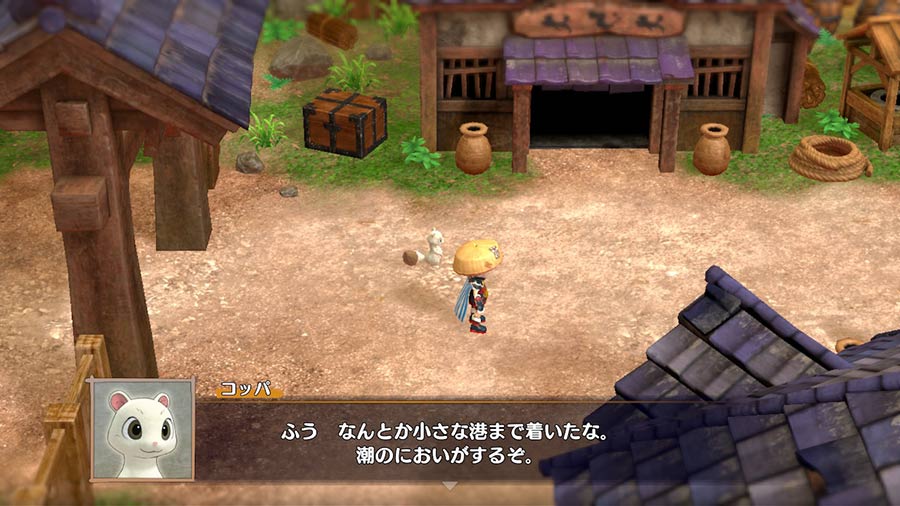Click Koppa's ferret portrait in dialogue
Image resolution: width=900 pixels, height=506 pixels.
click(141, 429)
